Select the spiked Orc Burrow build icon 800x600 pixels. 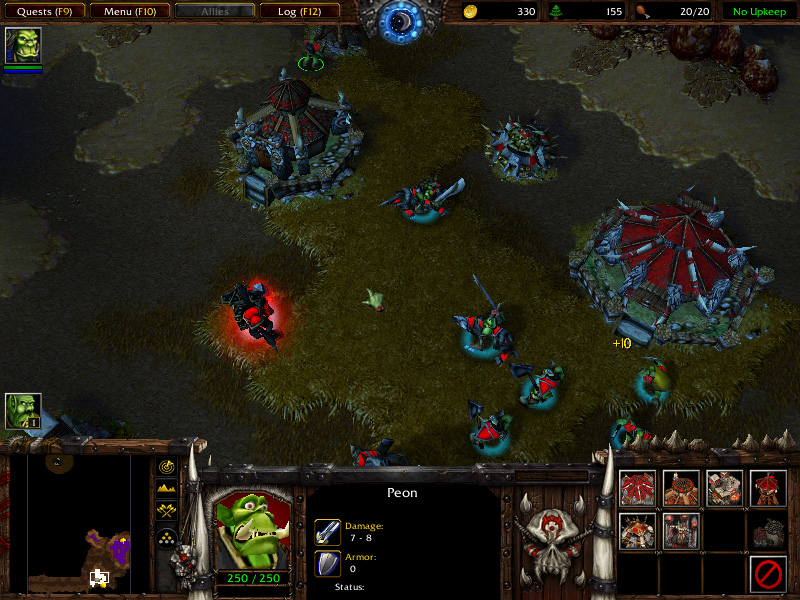point(637,531)
